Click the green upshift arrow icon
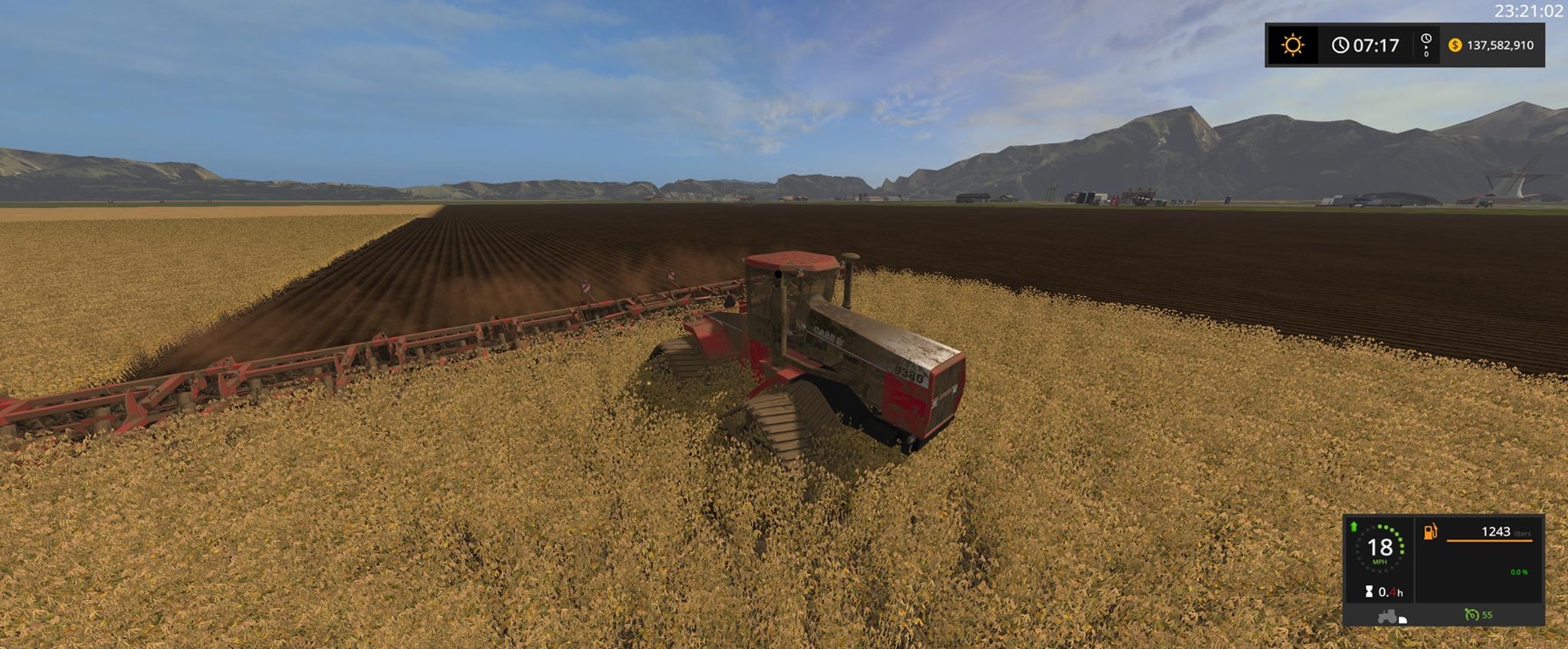1568x649 pixels. tap(1354, 528)
